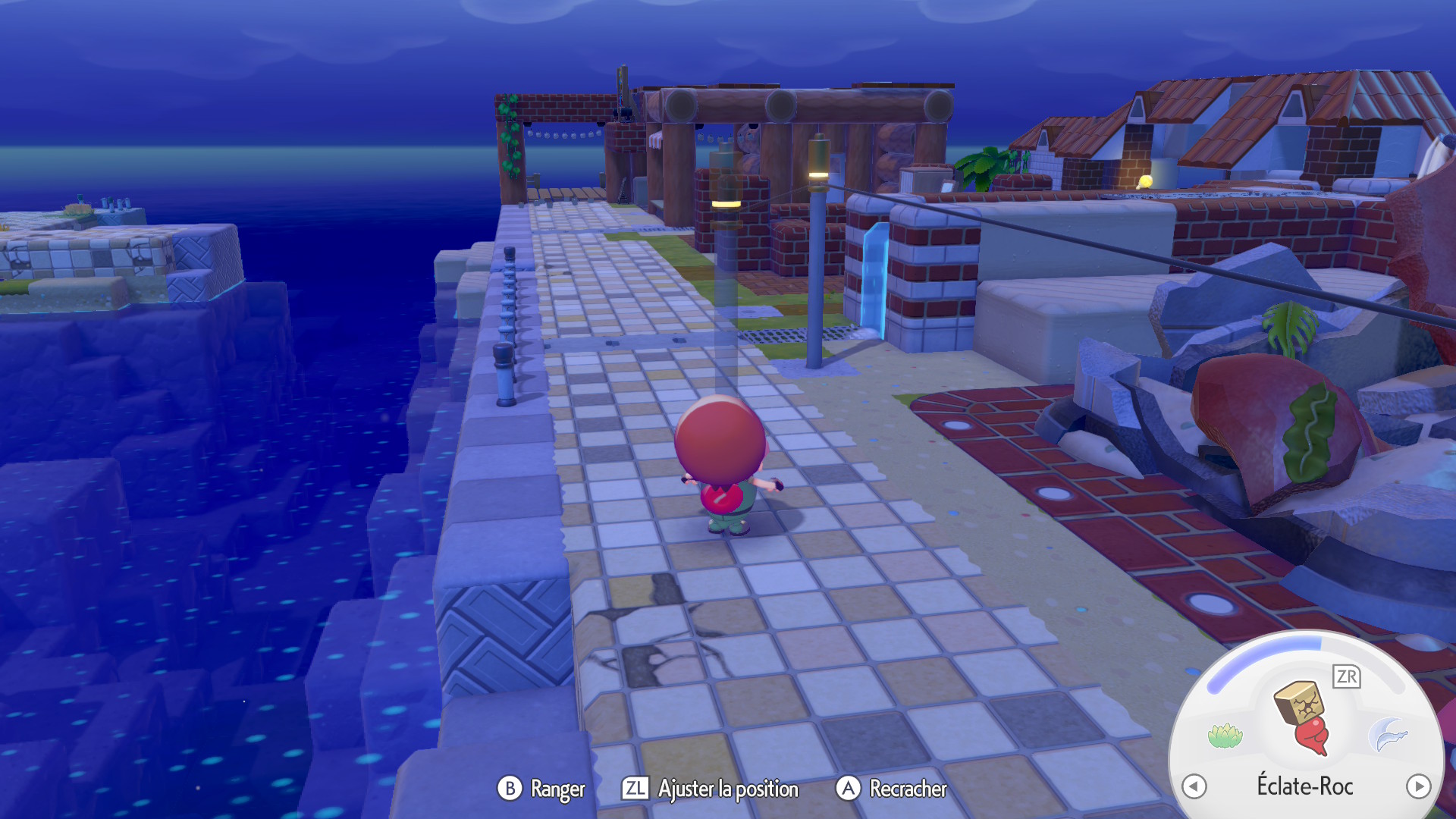Choose the green leafy ability icon
The height and width of the screenshot is (819, 1456).
(1225, 735)
